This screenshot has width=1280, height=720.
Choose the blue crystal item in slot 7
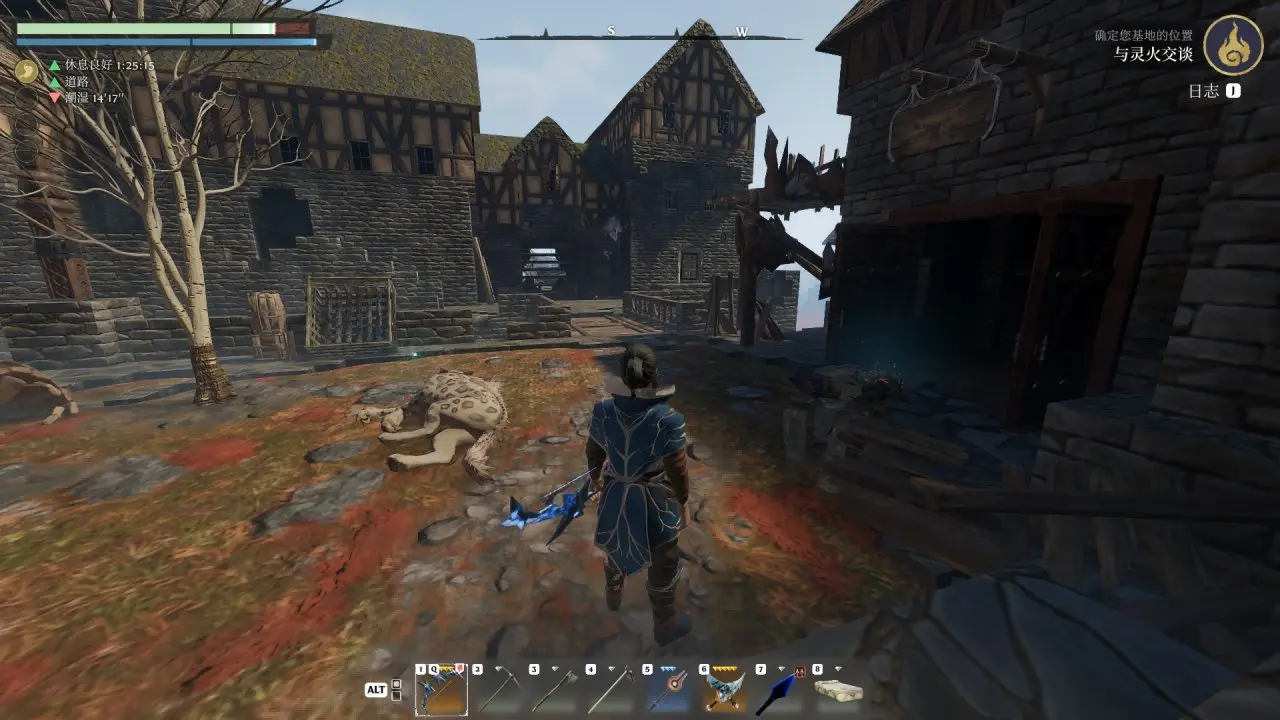coord(781,690)
